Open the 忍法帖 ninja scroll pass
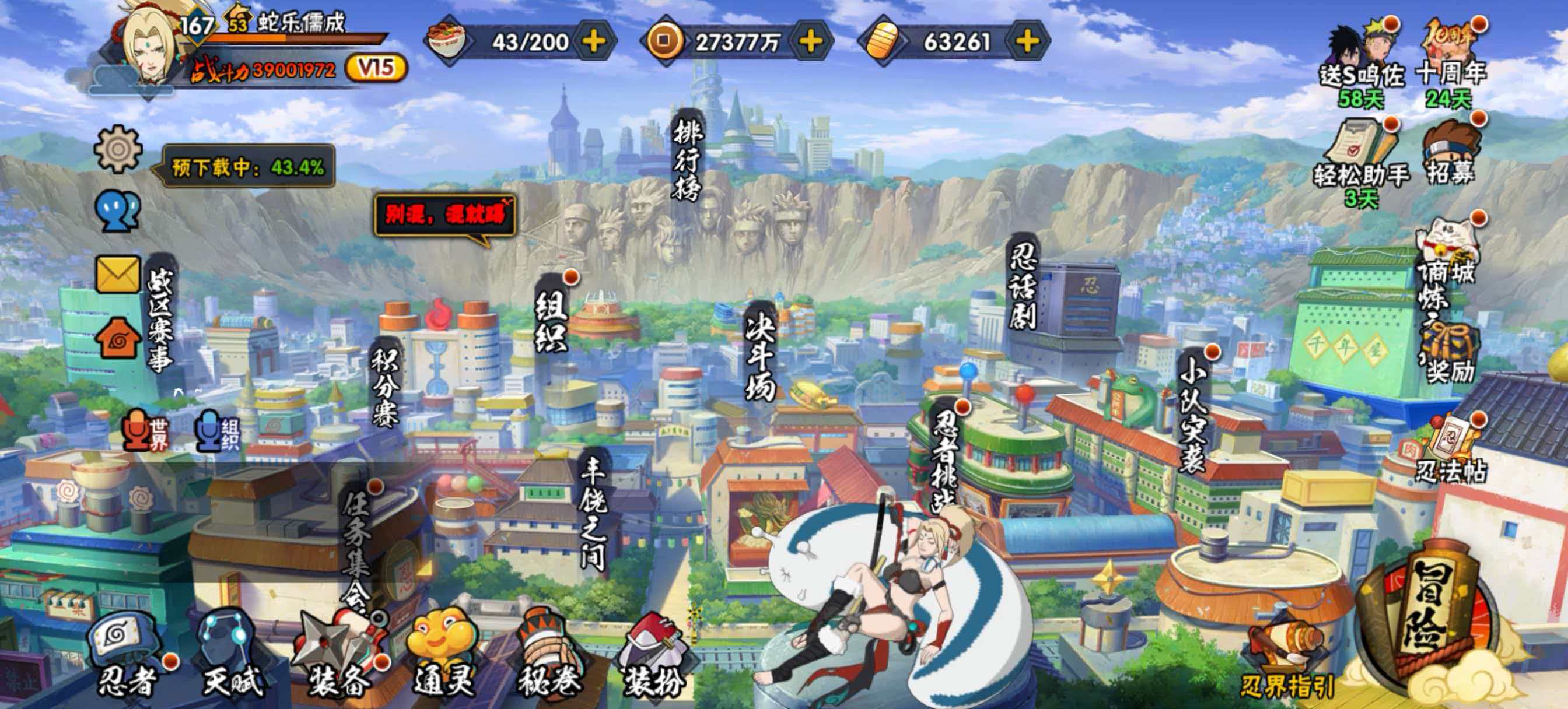 click(1451, 454)
